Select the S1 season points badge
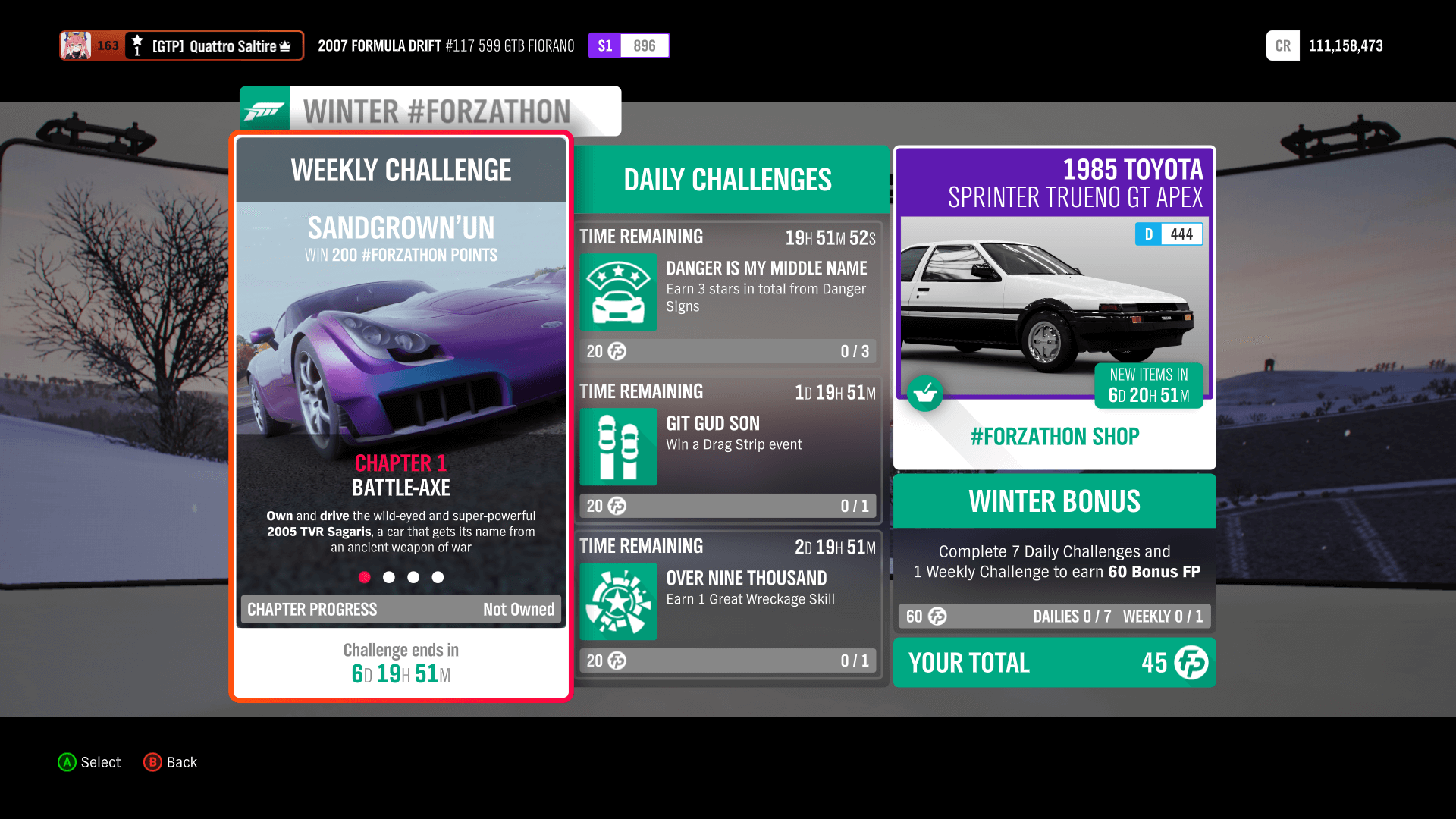This screenshot has height=819, width=1456. point(605,45)
